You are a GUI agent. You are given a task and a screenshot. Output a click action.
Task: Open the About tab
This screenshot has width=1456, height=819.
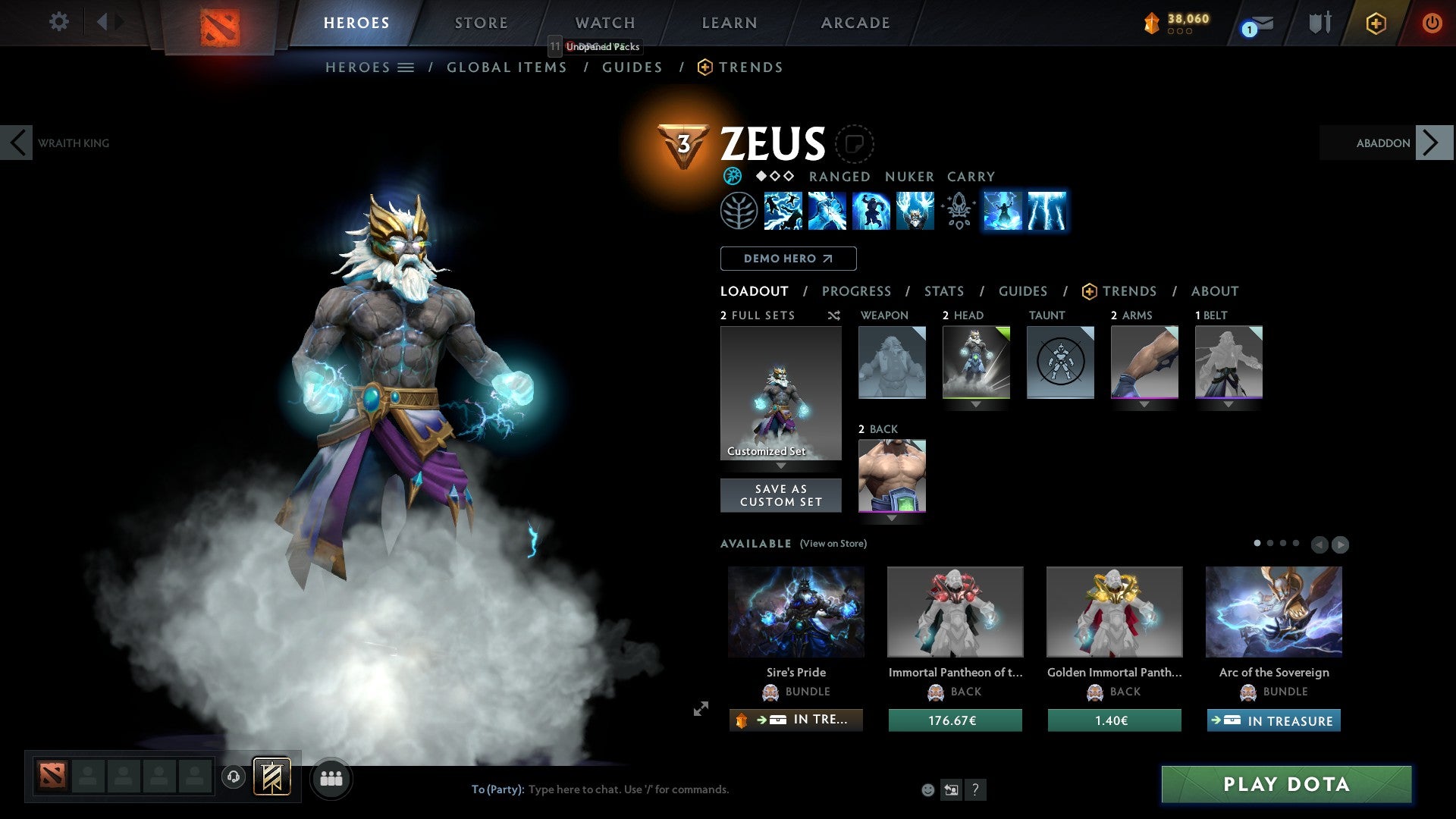[x=1214, y=291]
